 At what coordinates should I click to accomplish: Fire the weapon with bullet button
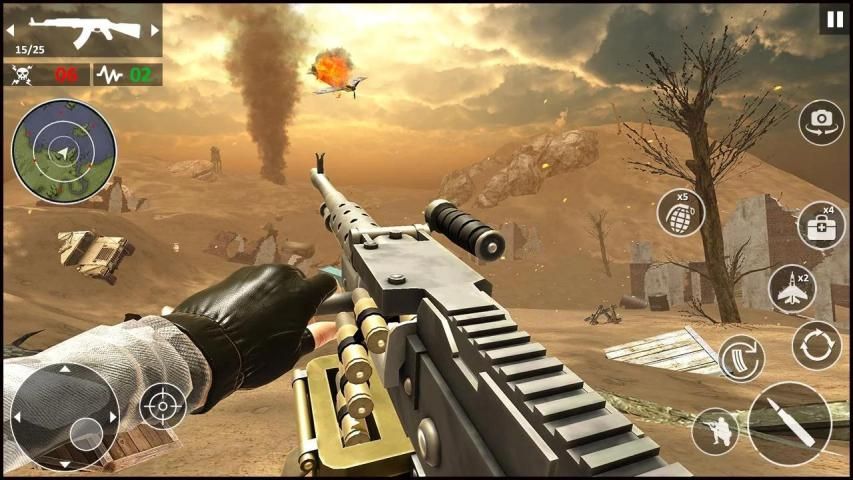[x=789, y=423]
